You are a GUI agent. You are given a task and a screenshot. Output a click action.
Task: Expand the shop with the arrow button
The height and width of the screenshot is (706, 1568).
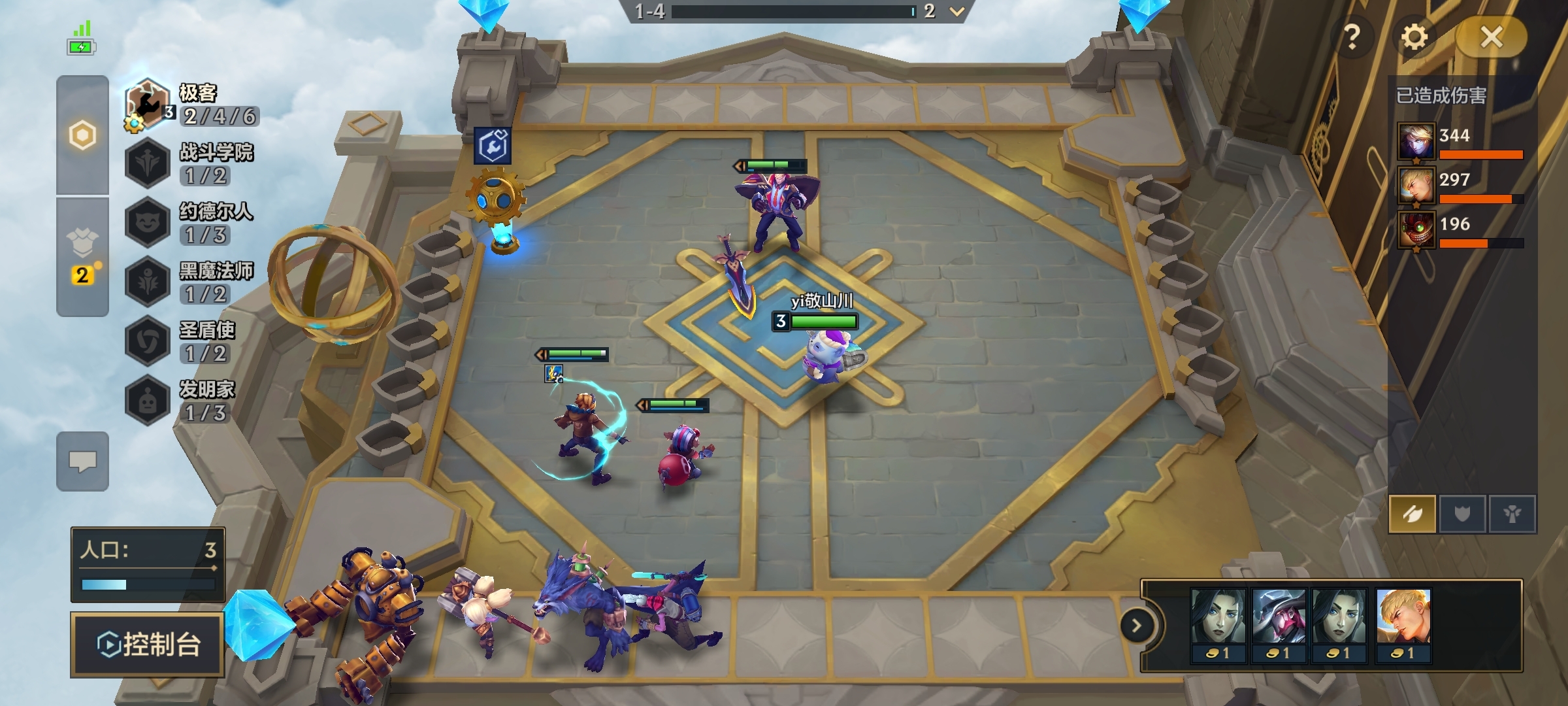pyautogui.click(x=1137, y=626)
